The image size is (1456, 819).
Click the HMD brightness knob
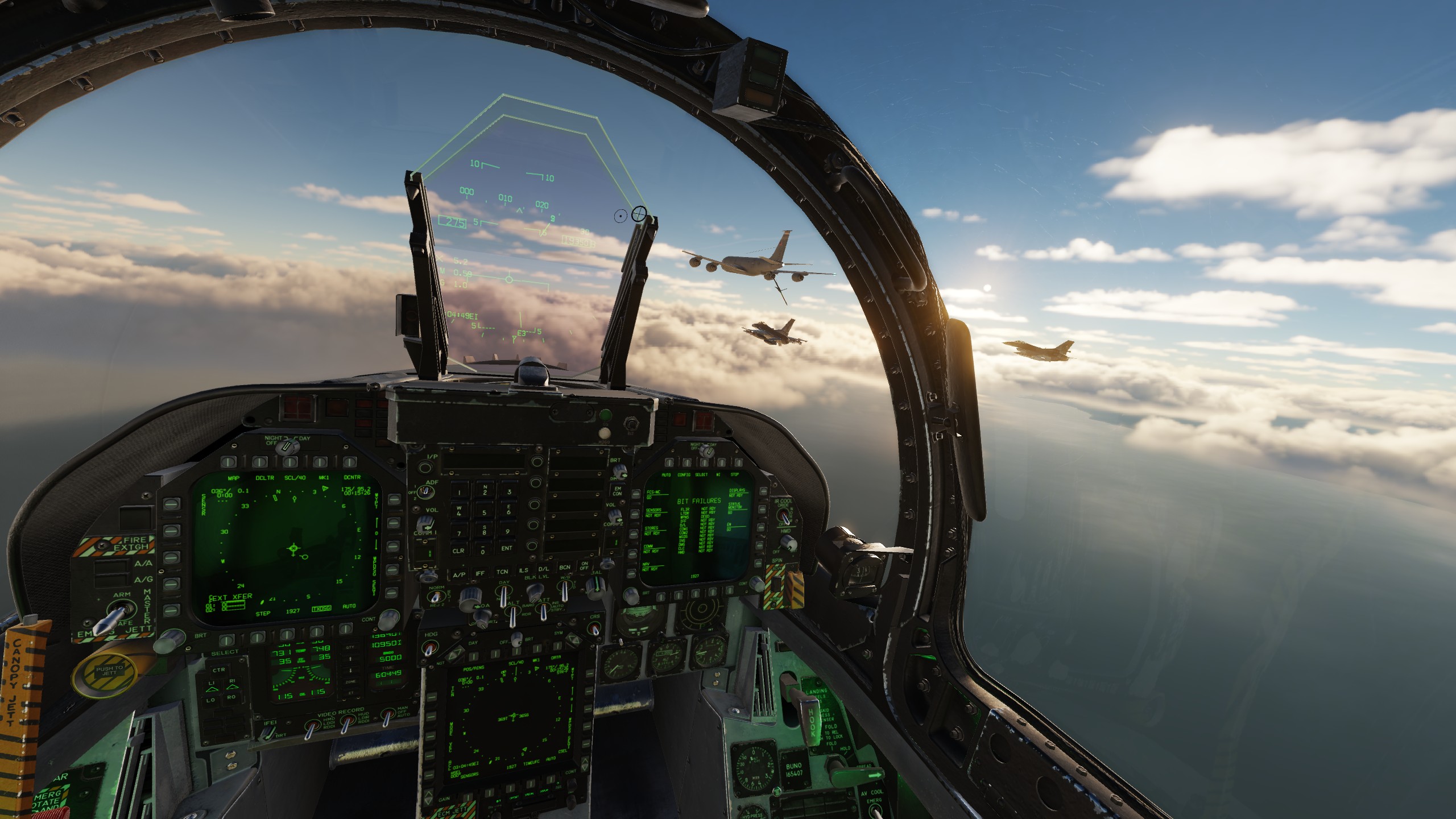pyautogui.click(x=788, y=543)
